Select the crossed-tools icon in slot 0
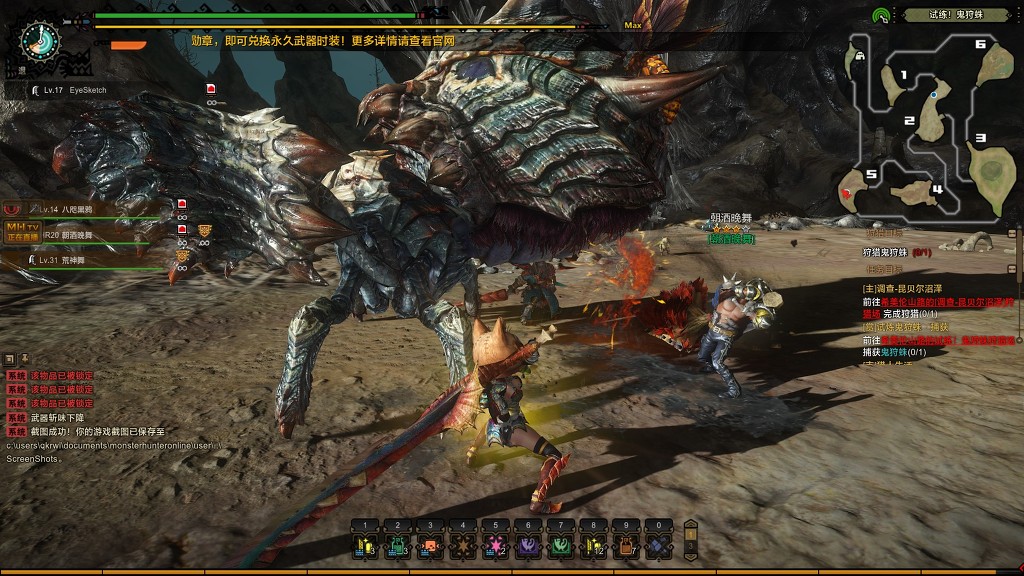This screenshot has height=576, width=1024. click(658, 546)
